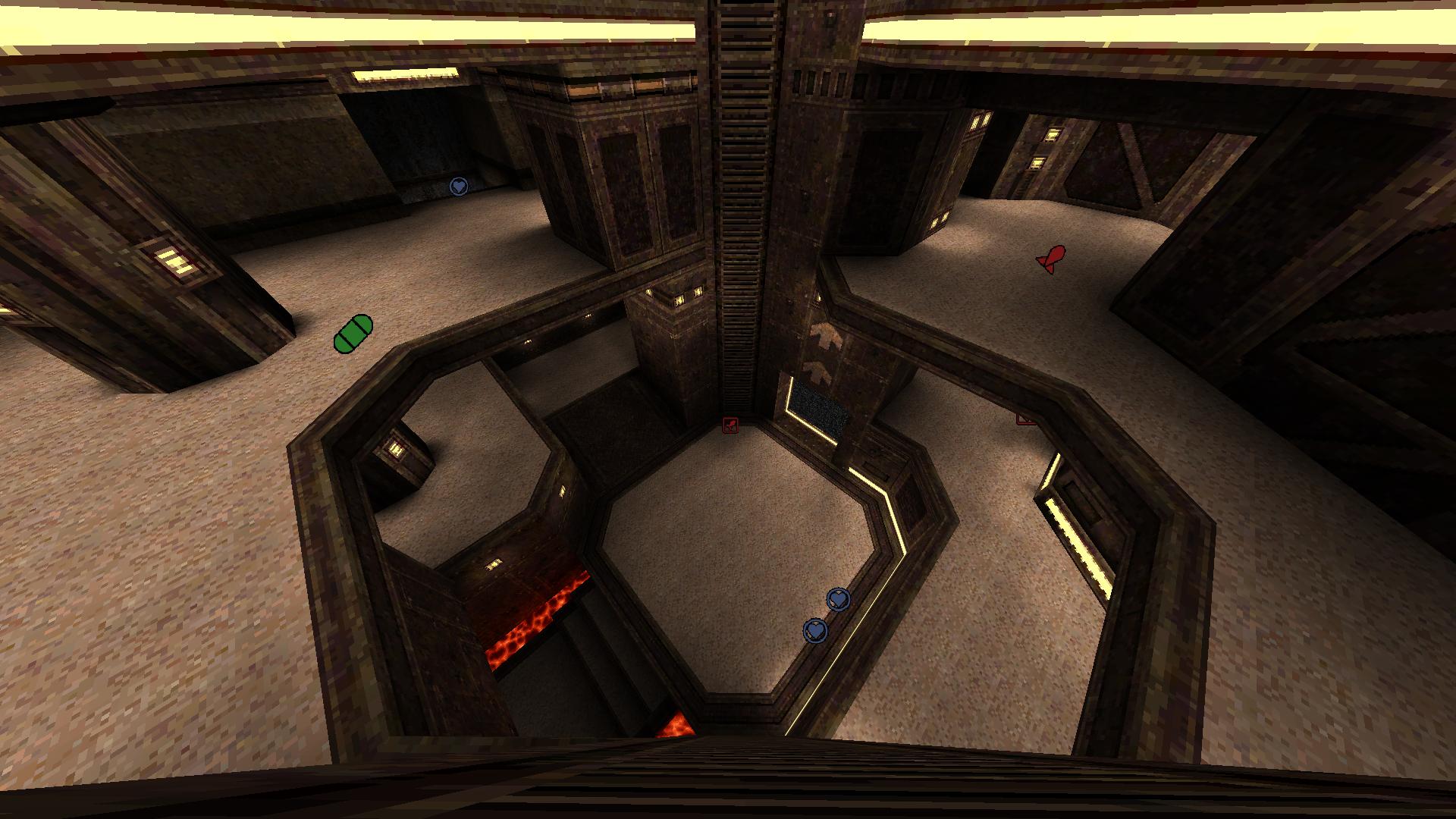Select the red rocket item marker
The height and width of the screenshot is (819, 1456).
click(1052, 259)
